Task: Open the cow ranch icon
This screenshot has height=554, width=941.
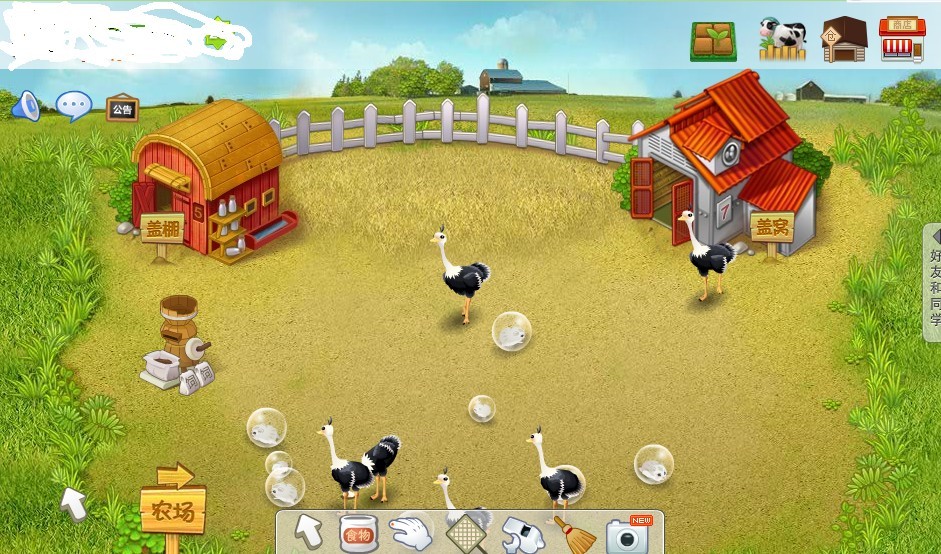Action: point(782,40)
